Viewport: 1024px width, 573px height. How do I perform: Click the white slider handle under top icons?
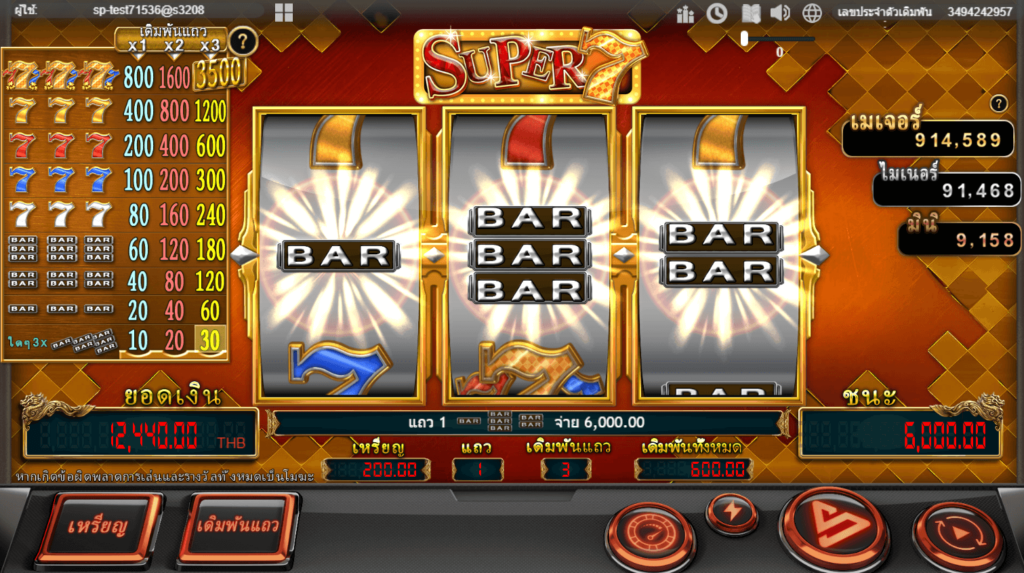point(744,38)
